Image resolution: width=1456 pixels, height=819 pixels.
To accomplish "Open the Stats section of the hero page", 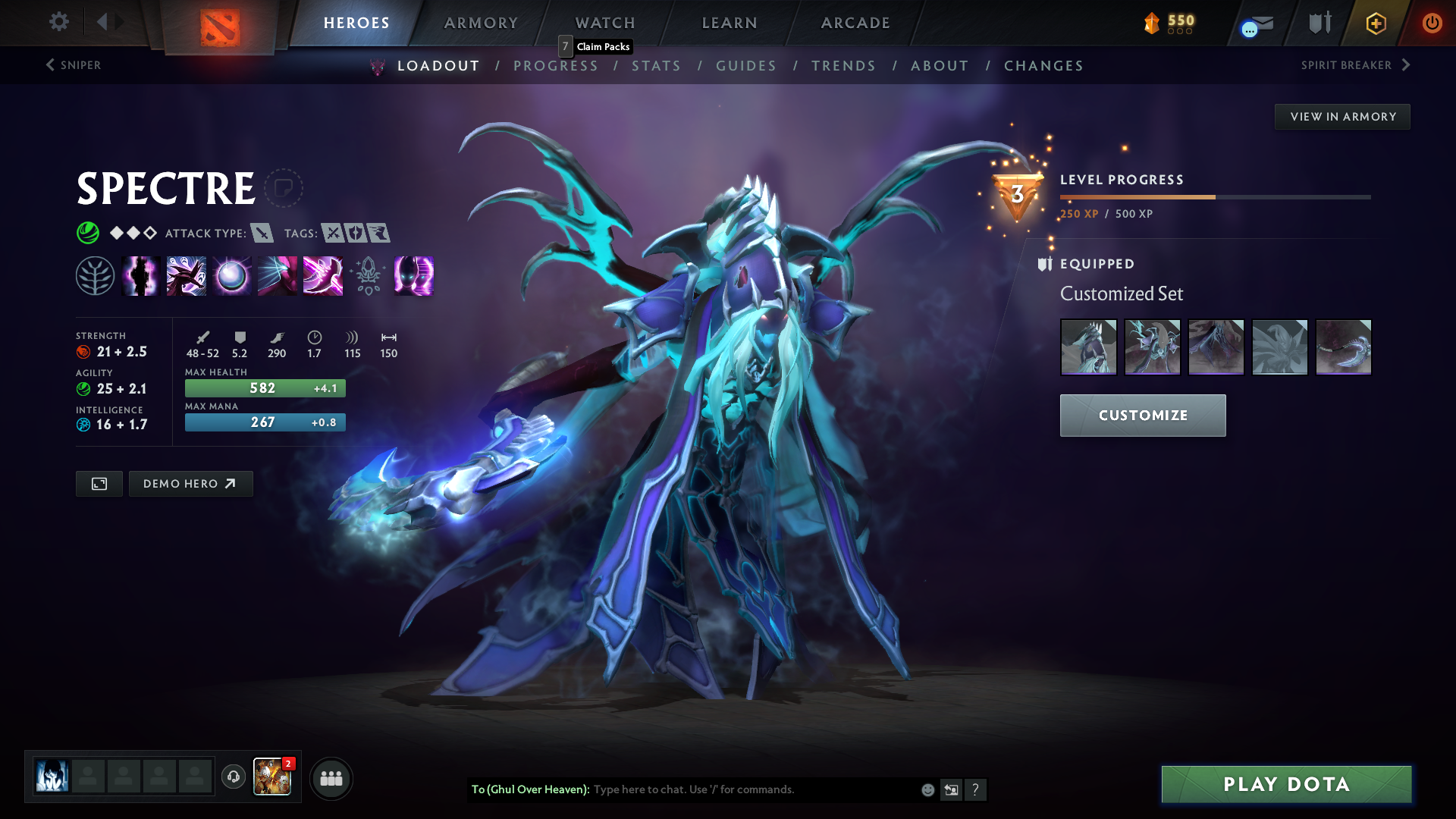I will (x=657, y=66).
